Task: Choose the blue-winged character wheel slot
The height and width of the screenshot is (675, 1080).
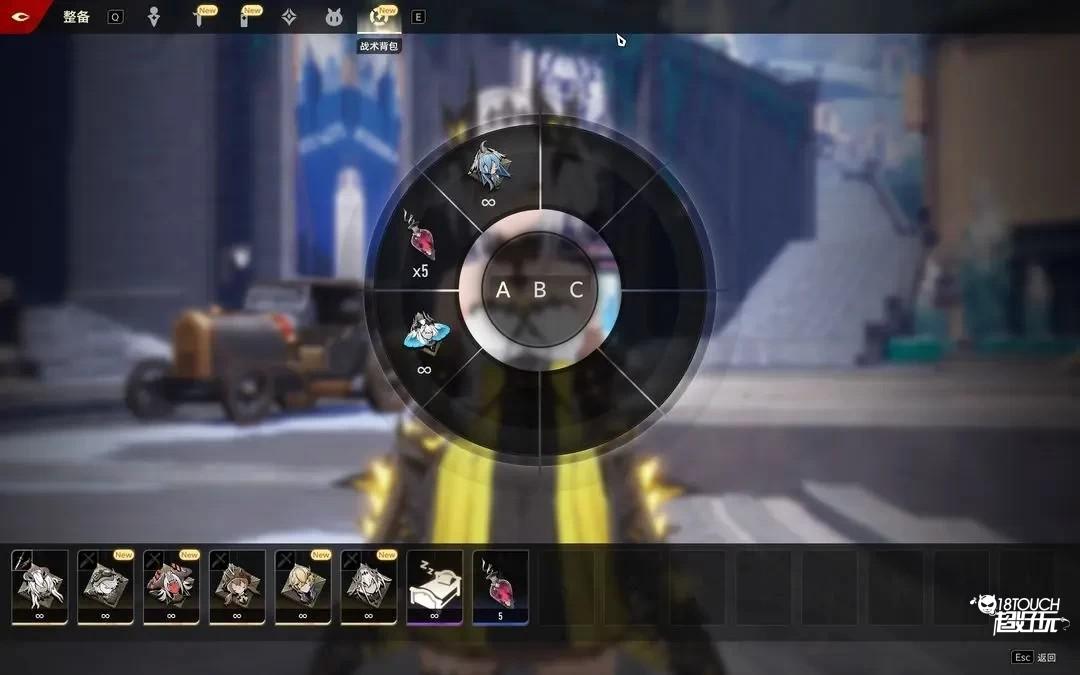Action: coord(424,335)
